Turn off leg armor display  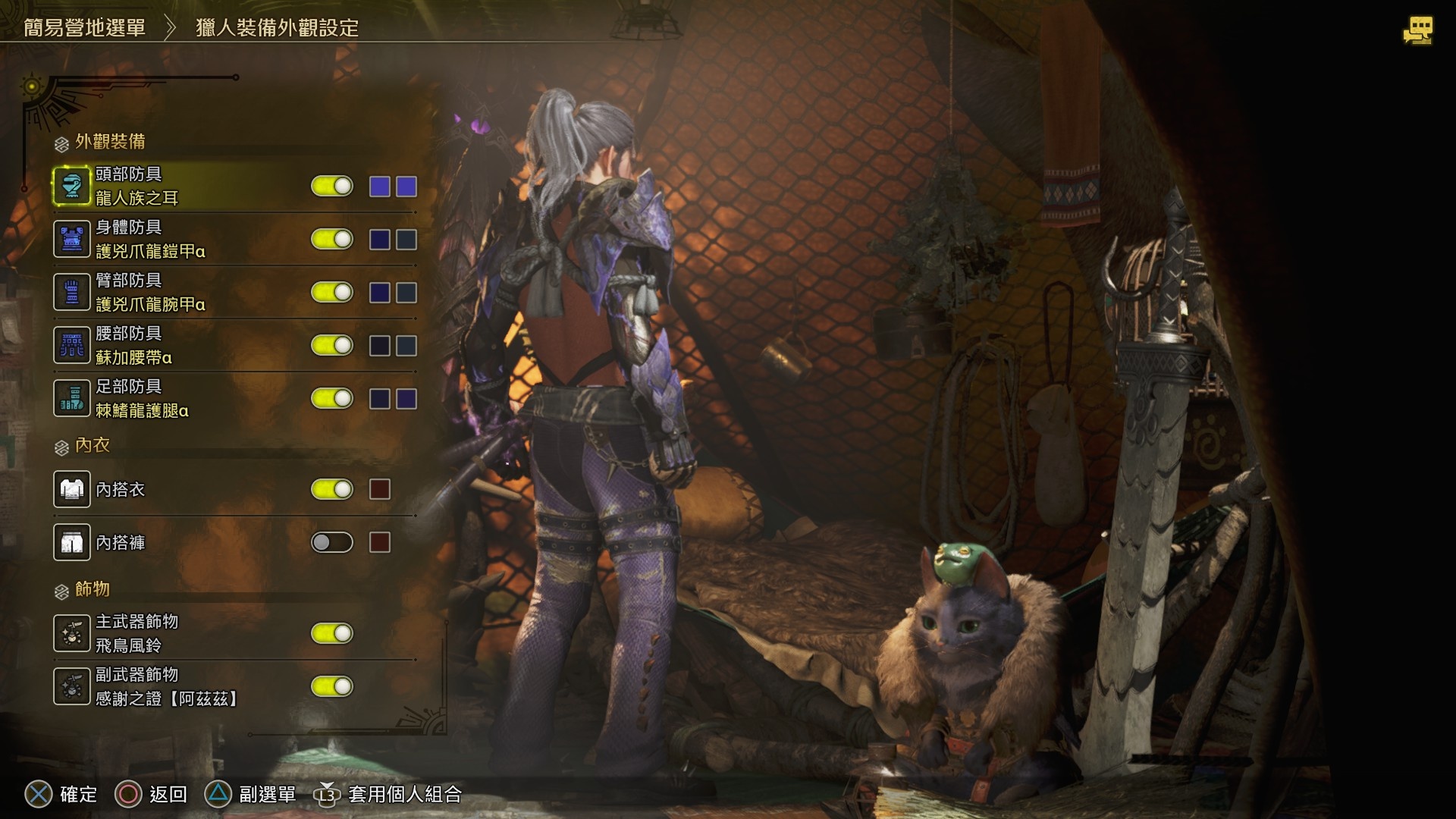(332, 399)
